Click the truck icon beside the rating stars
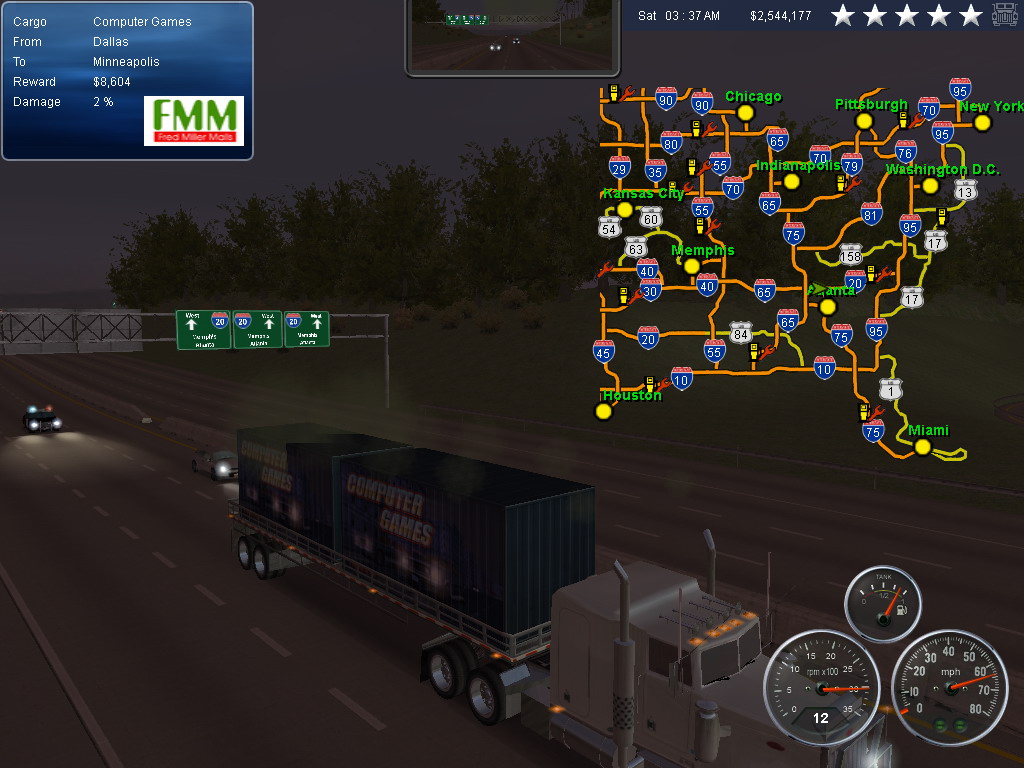The image size is (1024, 768). click(1005, 15)
